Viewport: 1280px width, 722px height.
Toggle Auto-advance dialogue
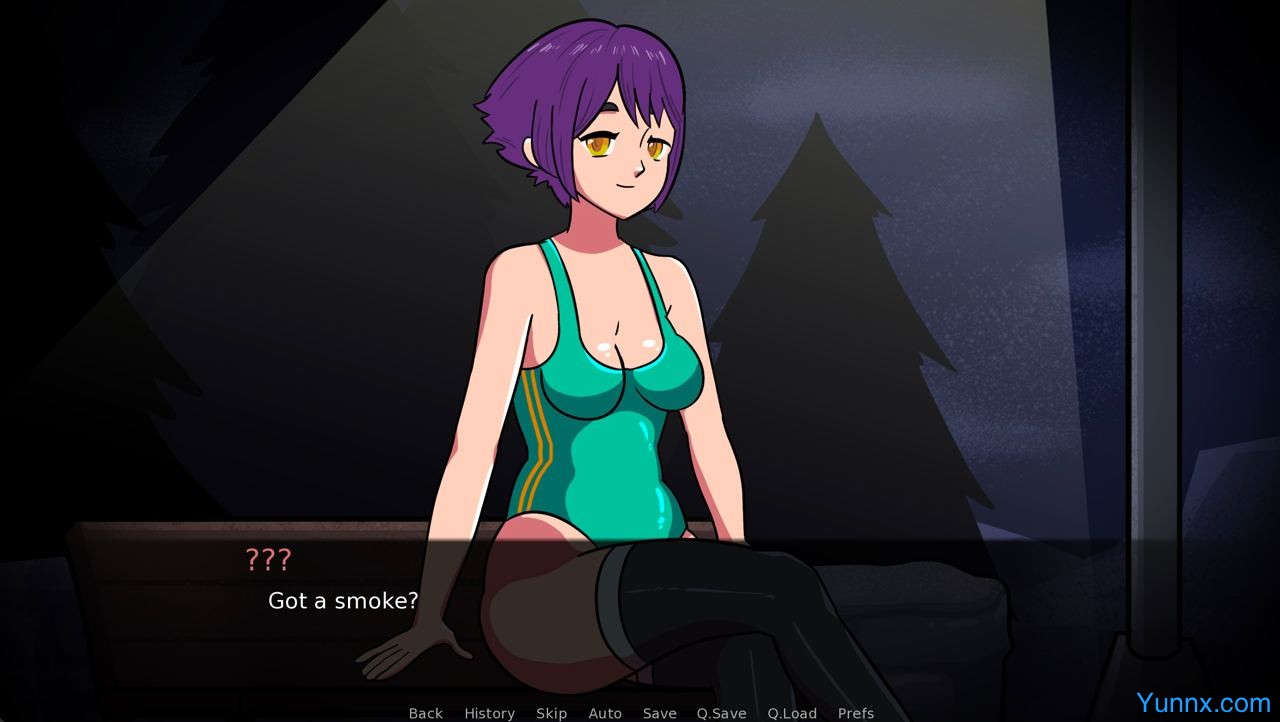tap(604, 713)
